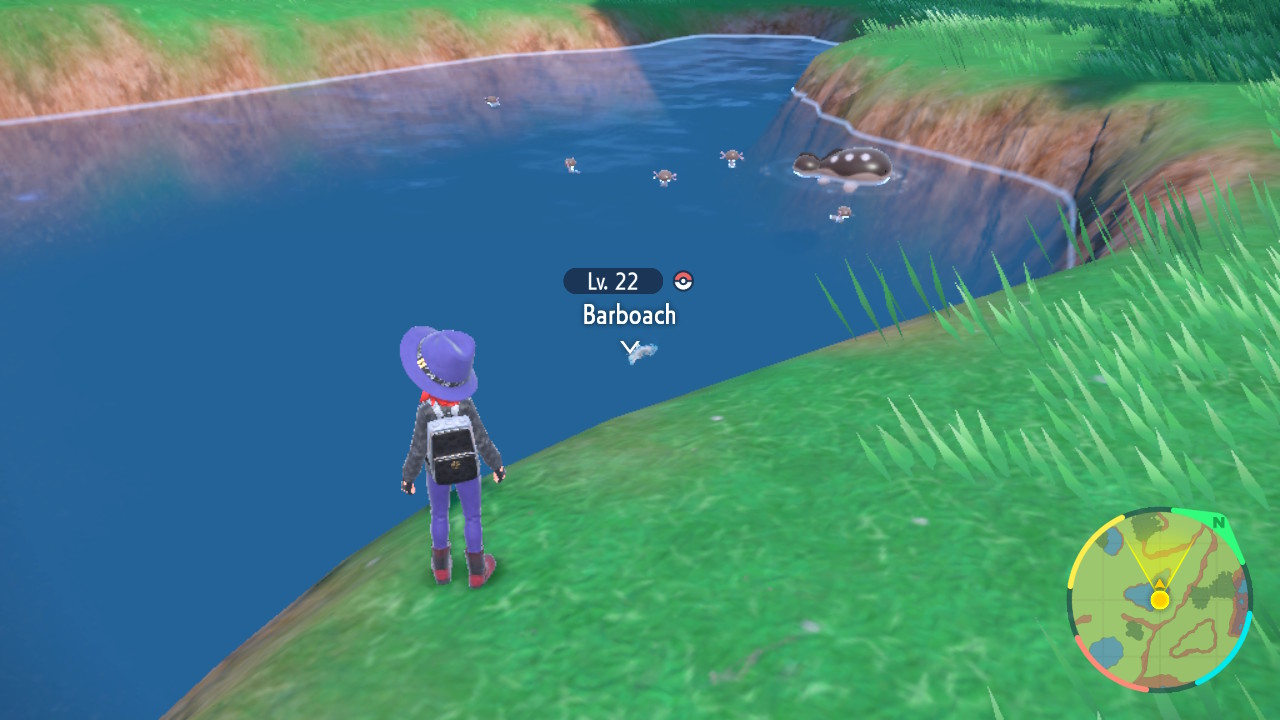
Task: Click the player marker on the minimap
Action: (x=1158, y=599)
